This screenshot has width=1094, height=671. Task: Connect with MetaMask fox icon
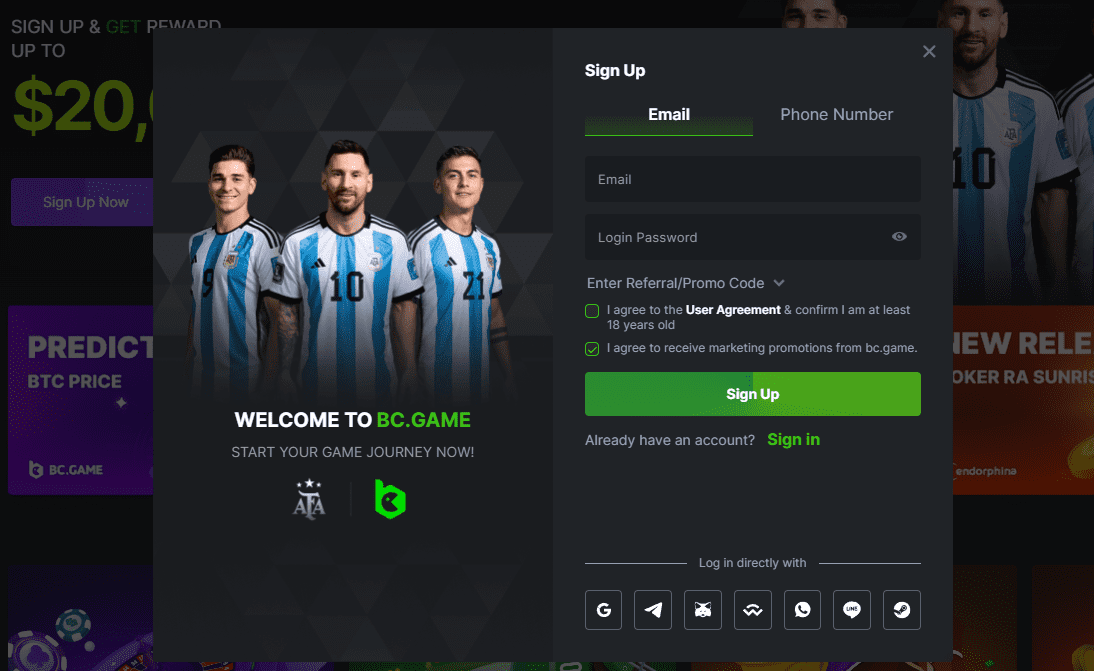(x=703, y=610)
